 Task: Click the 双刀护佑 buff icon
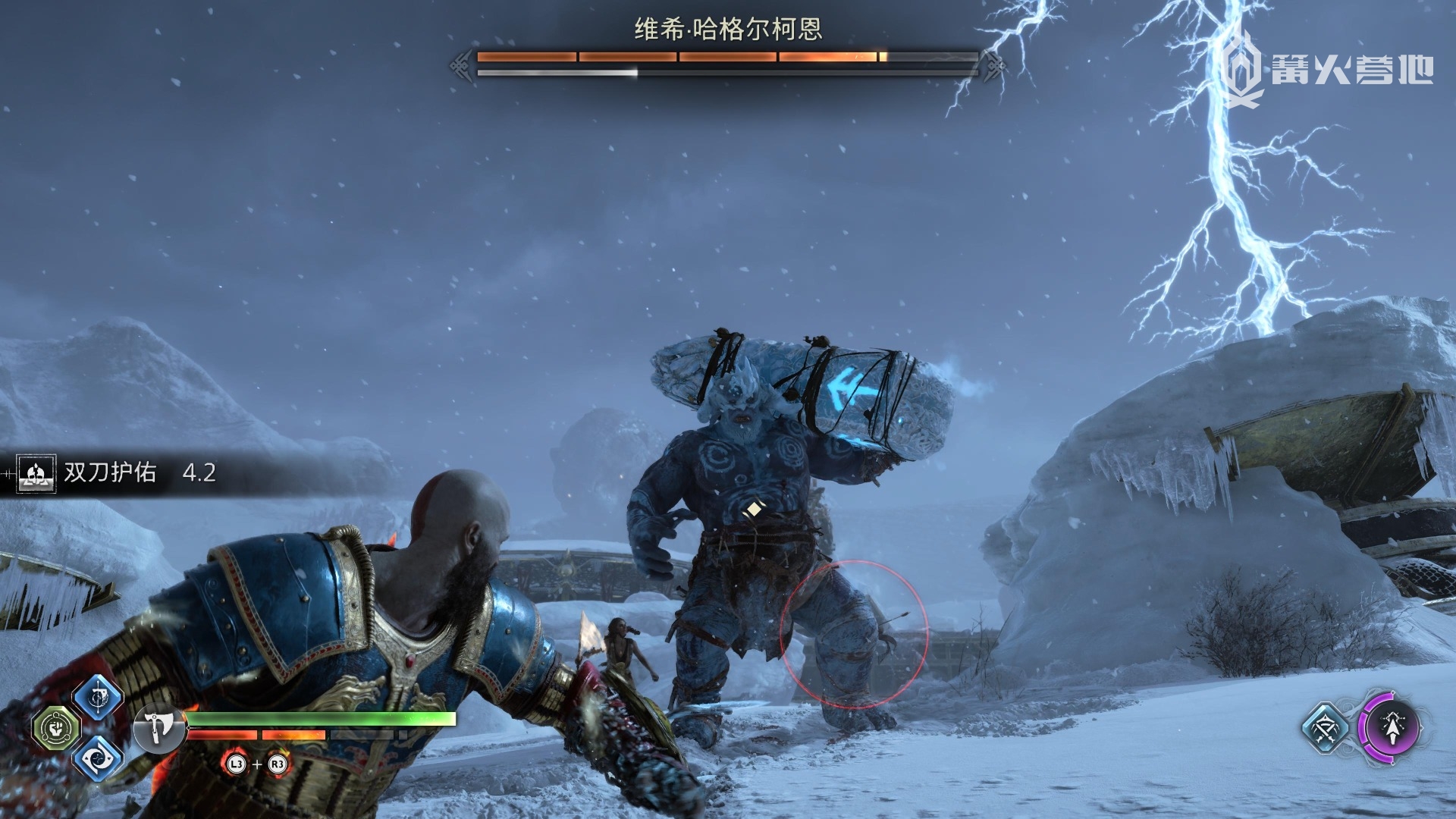pos(36,473)
